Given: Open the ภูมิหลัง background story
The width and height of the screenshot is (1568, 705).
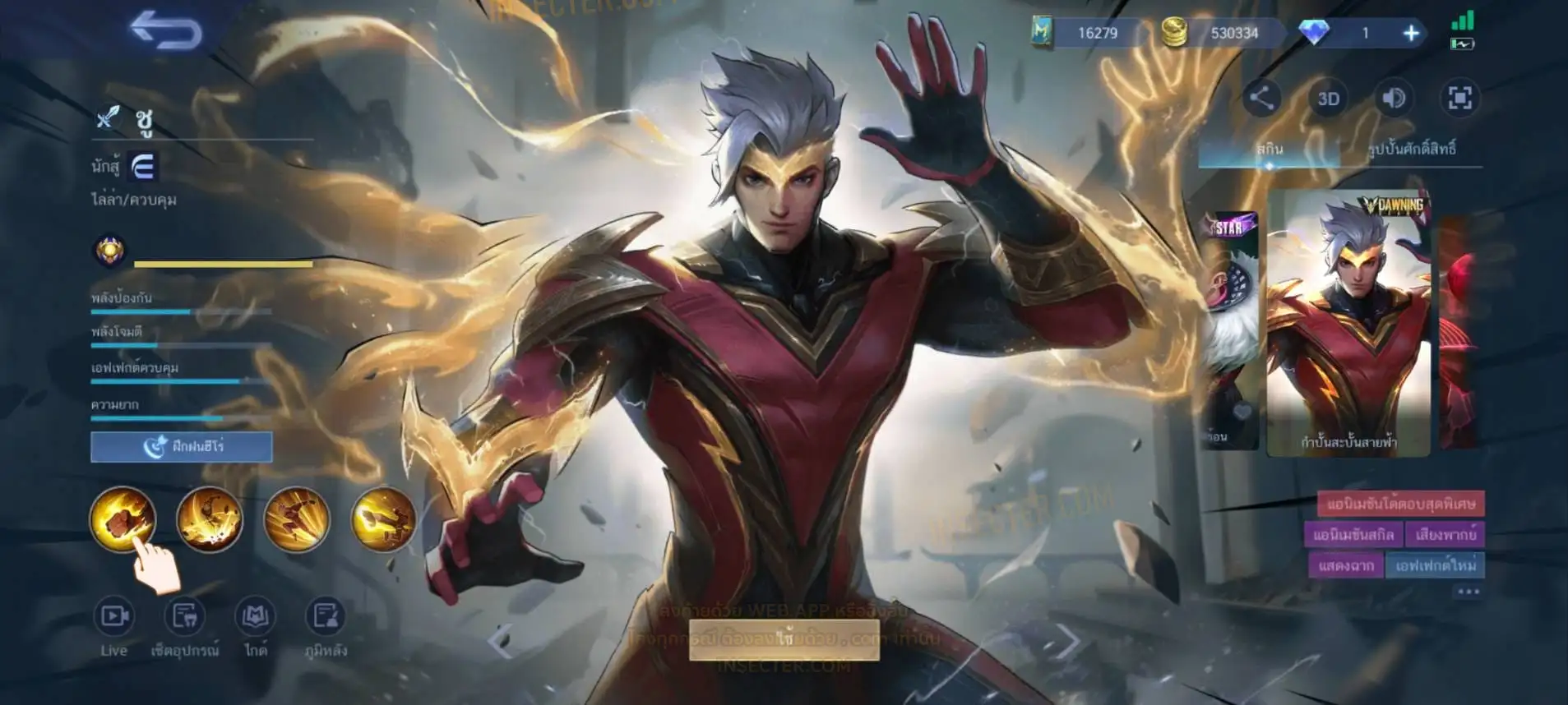Looking at the screenshot, I should tap(326, 626).
